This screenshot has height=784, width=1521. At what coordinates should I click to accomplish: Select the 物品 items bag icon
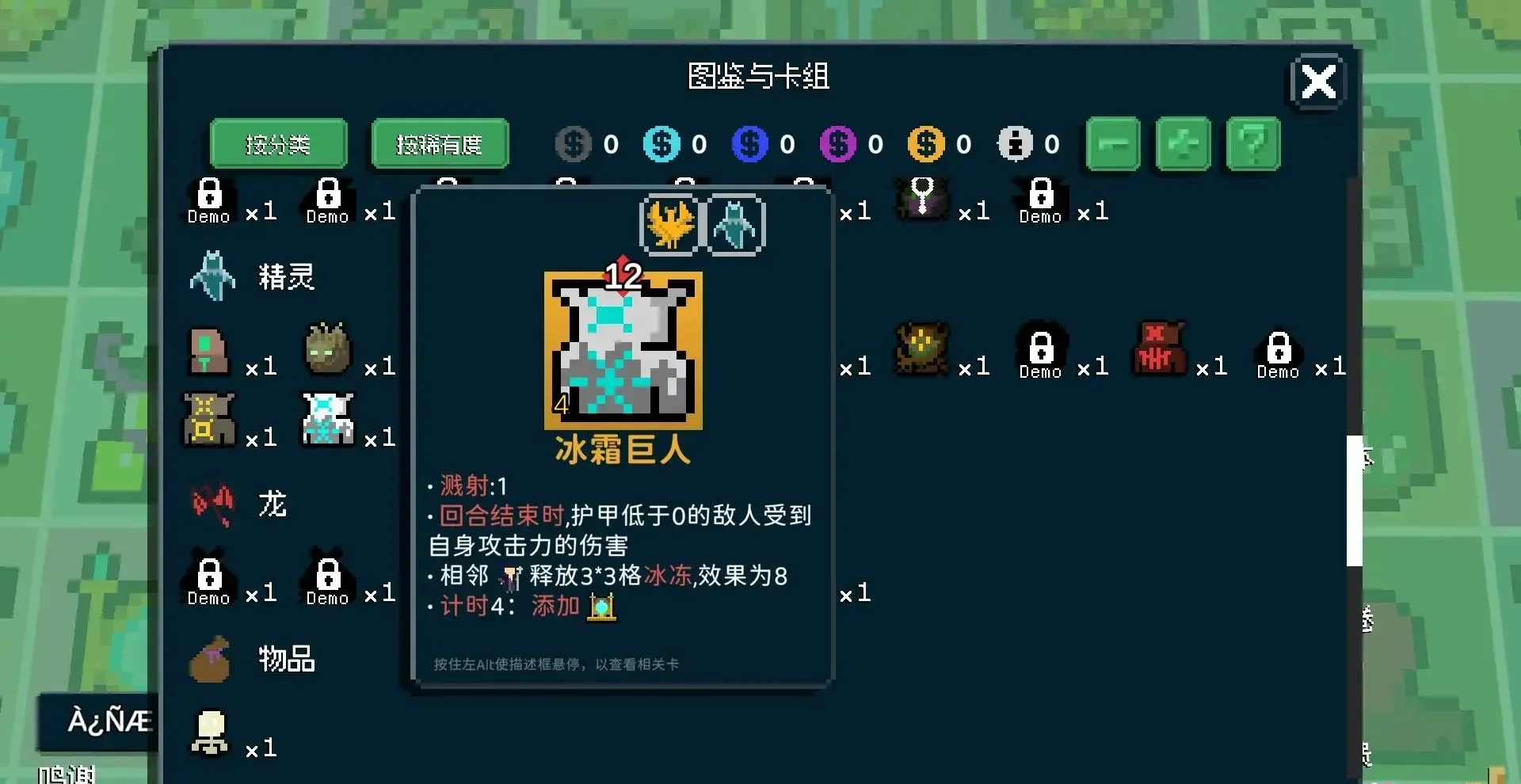click(x=208, y=660)
